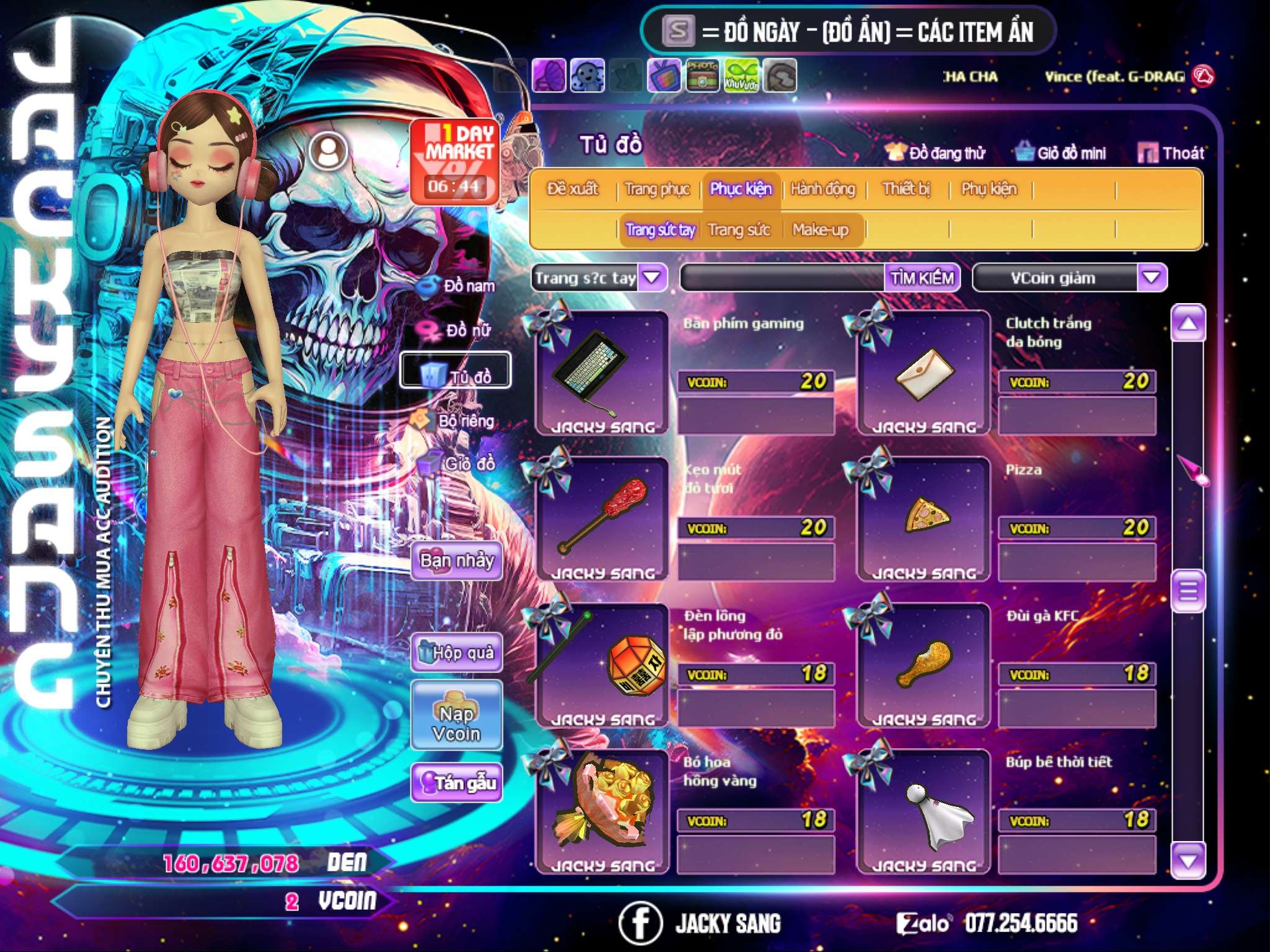Screen dimensions: 1270x952
Task: Go to the Đồ nữ shop
Action: (x=459, y=330)
